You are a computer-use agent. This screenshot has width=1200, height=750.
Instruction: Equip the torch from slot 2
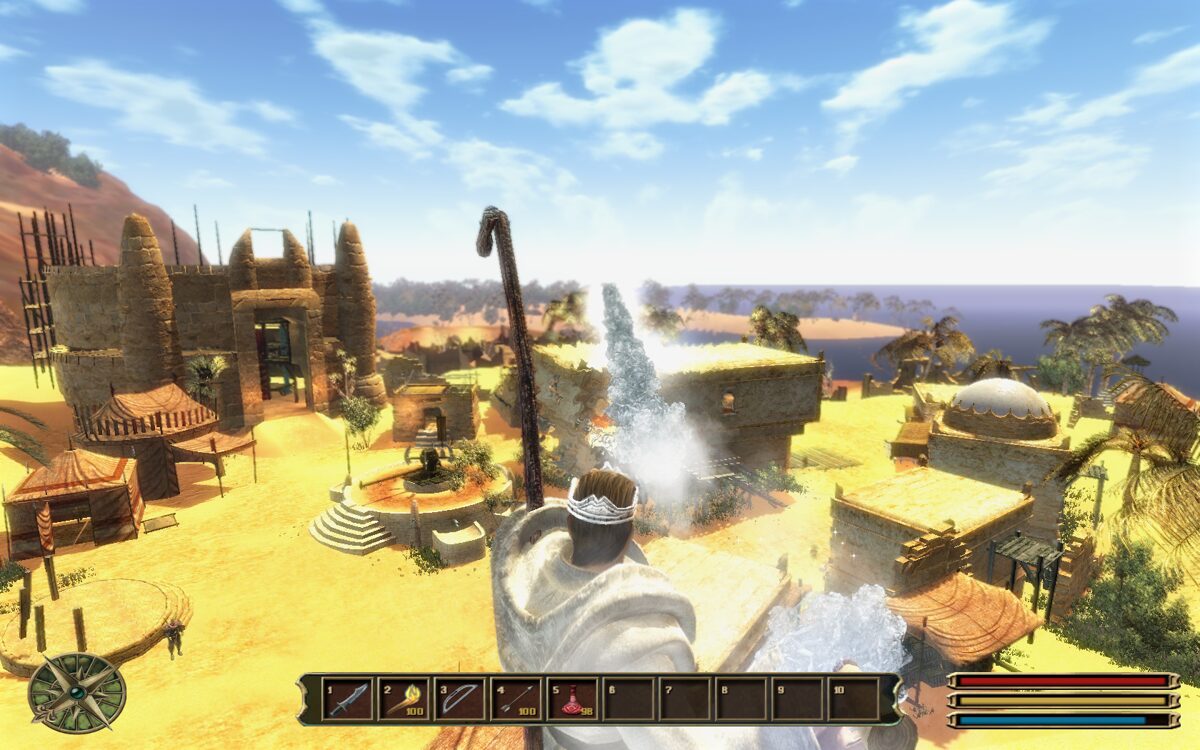coord(403,698)
